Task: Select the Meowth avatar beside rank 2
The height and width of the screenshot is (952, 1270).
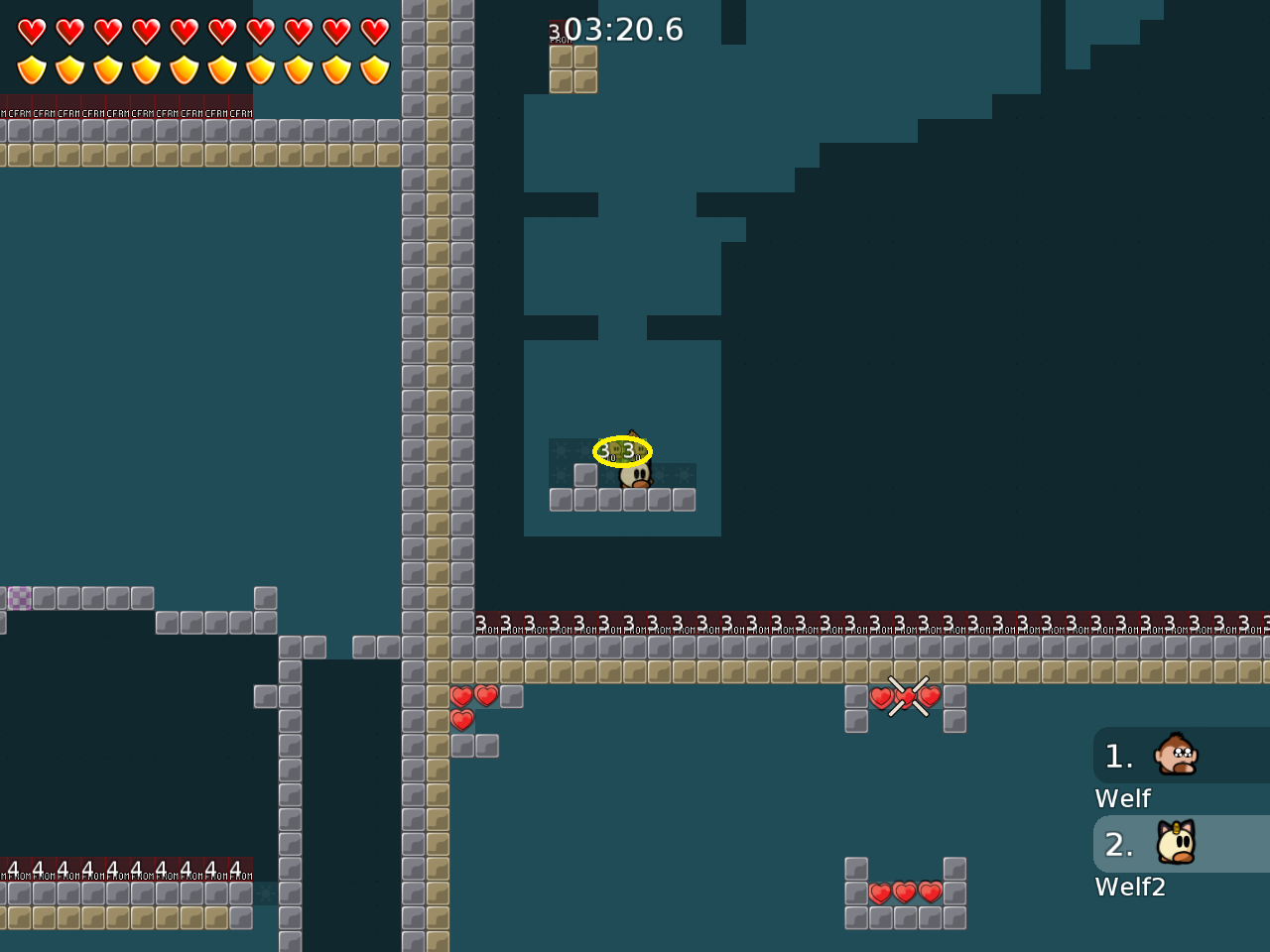Action: pyautogui.click(x=1174, y=843)
